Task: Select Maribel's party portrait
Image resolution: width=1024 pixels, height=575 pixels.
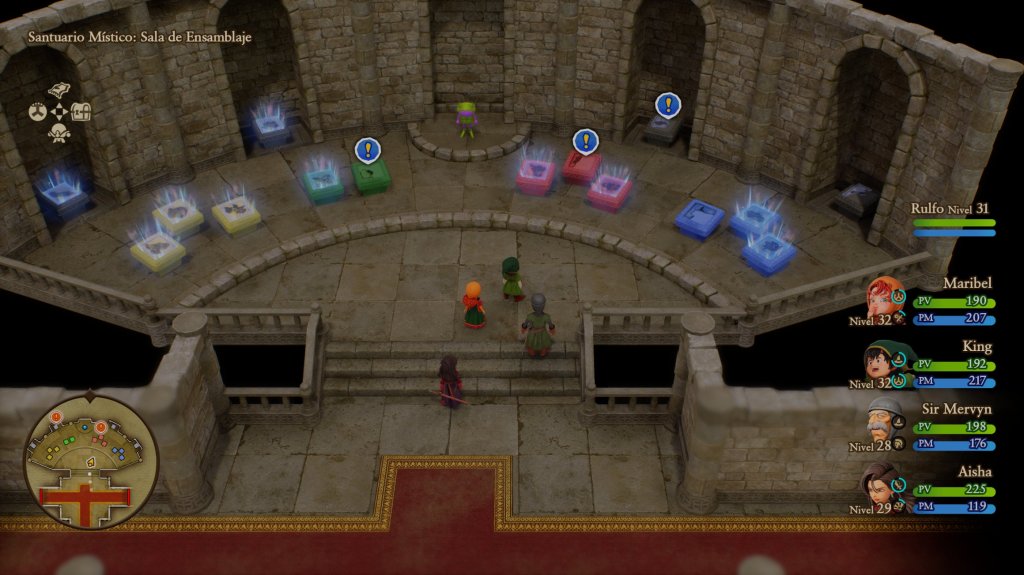Action: [885, 298]
